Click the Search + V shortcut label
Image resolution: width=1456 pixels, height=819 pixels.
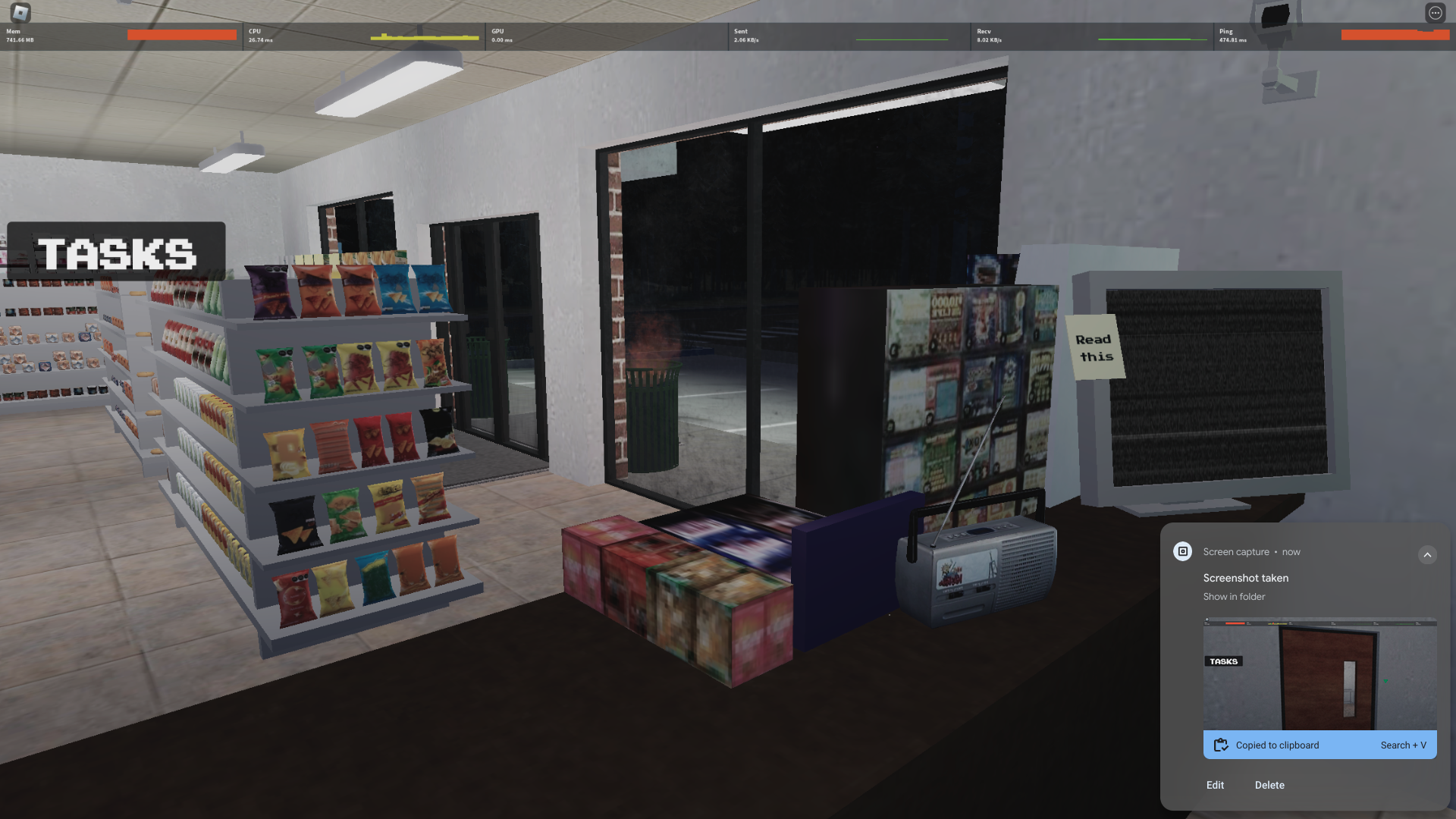pyautogui.click(x=1404, y=745)
